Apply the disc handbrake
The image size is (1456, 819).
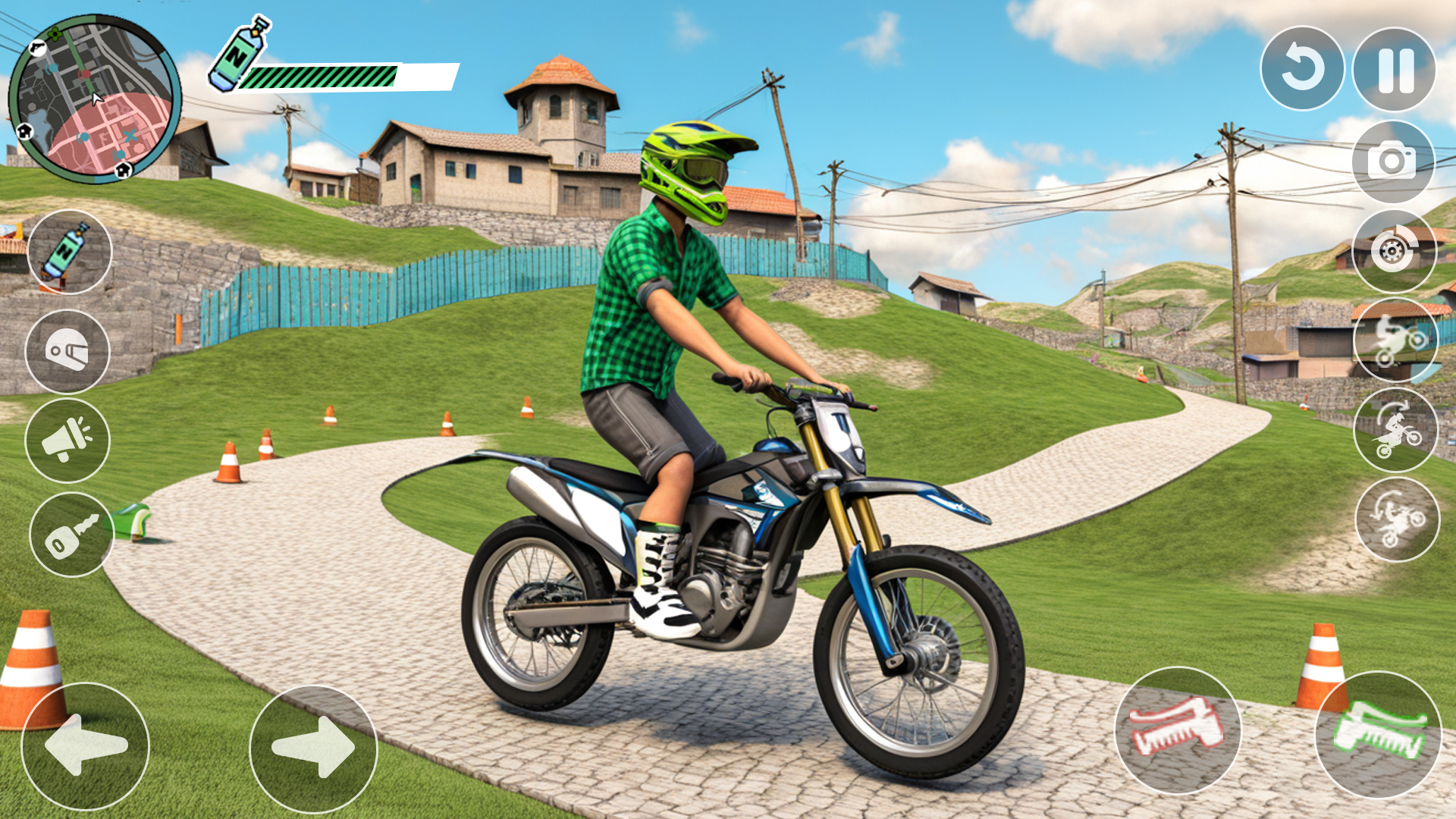pos(1394,250)
